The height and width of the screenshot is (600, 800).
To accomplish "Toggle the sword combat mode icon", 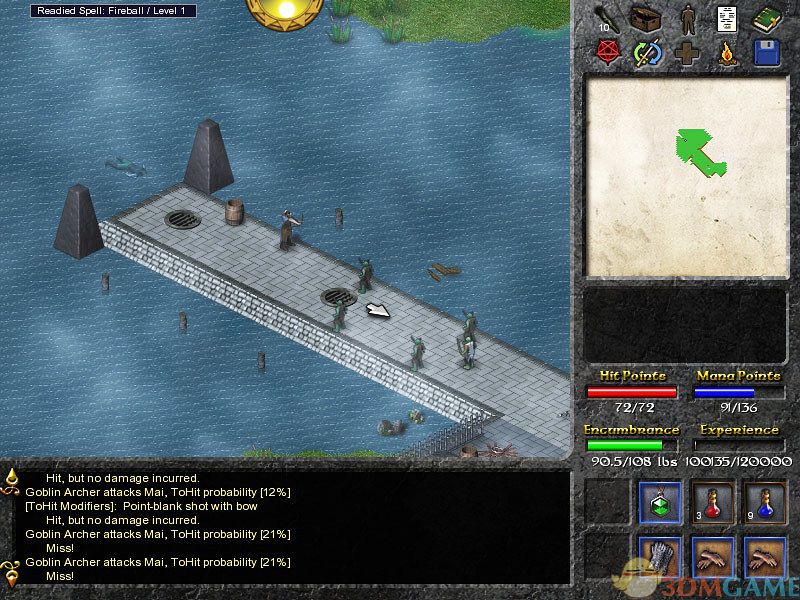I will 648,53.
